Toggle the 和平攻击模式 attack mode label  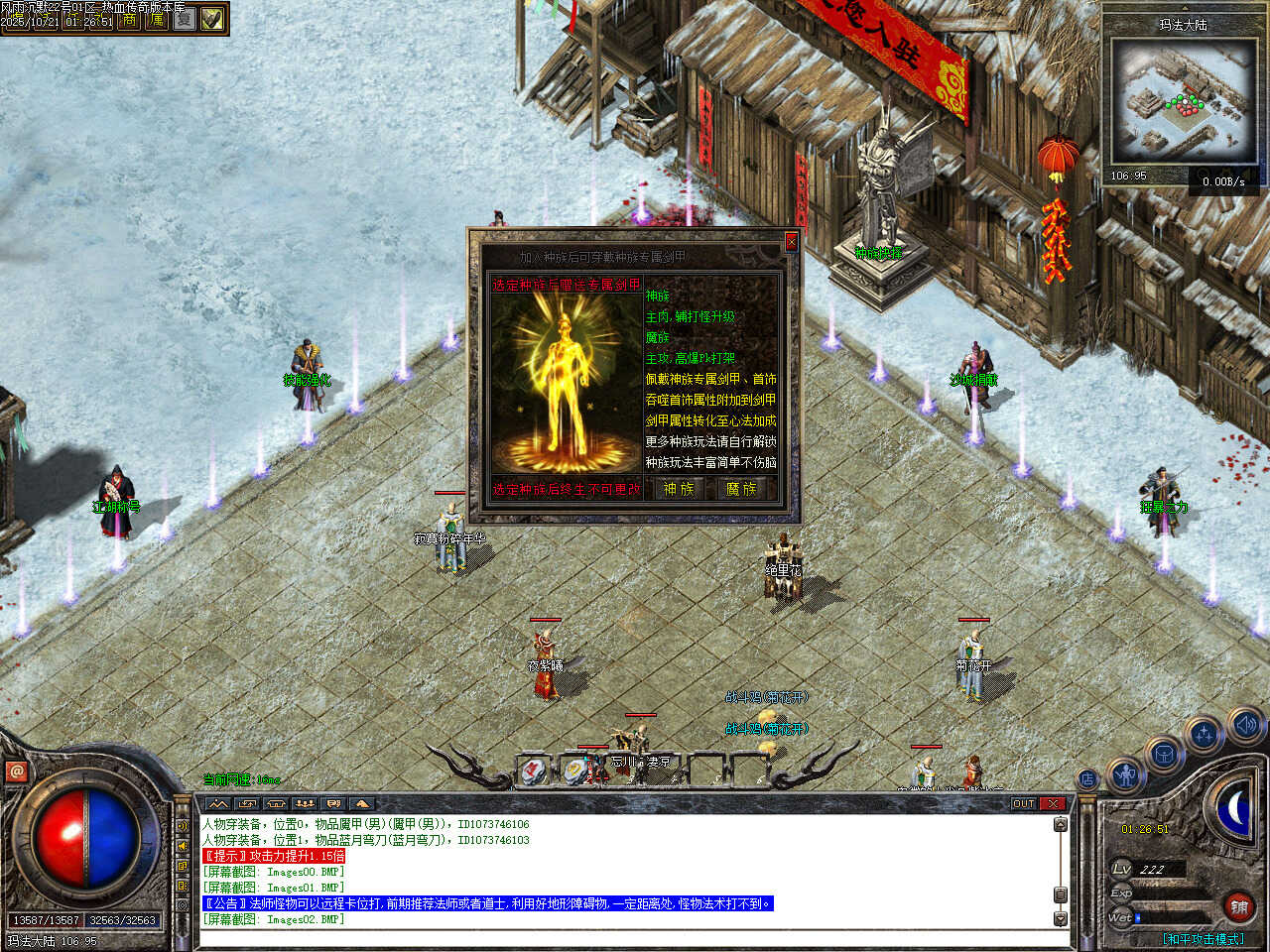point(1203,938)
